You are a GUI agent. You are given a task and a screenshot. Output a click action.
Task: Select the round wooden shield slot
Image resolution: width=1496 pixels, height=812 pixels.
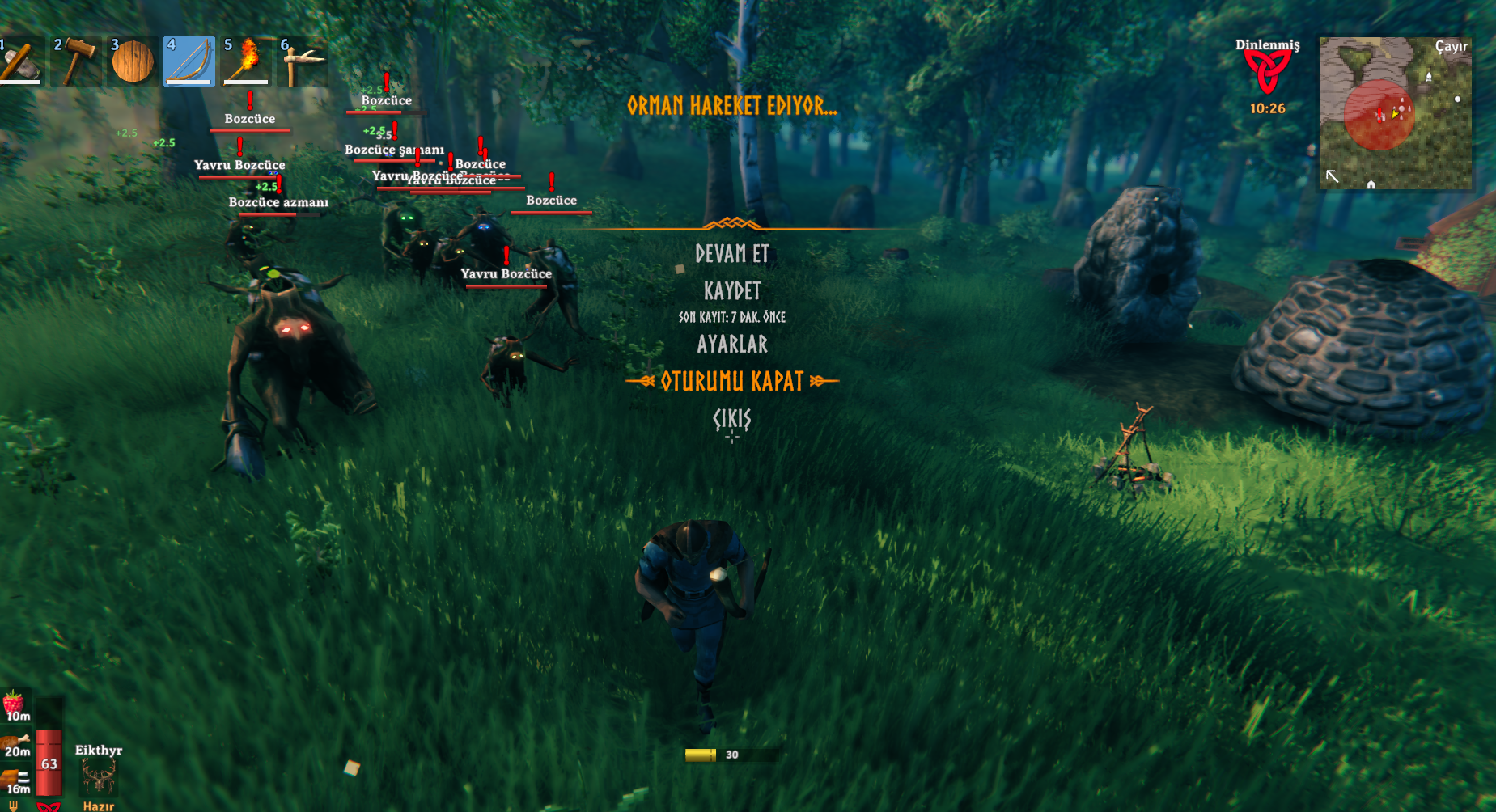(x=133, y=61)
